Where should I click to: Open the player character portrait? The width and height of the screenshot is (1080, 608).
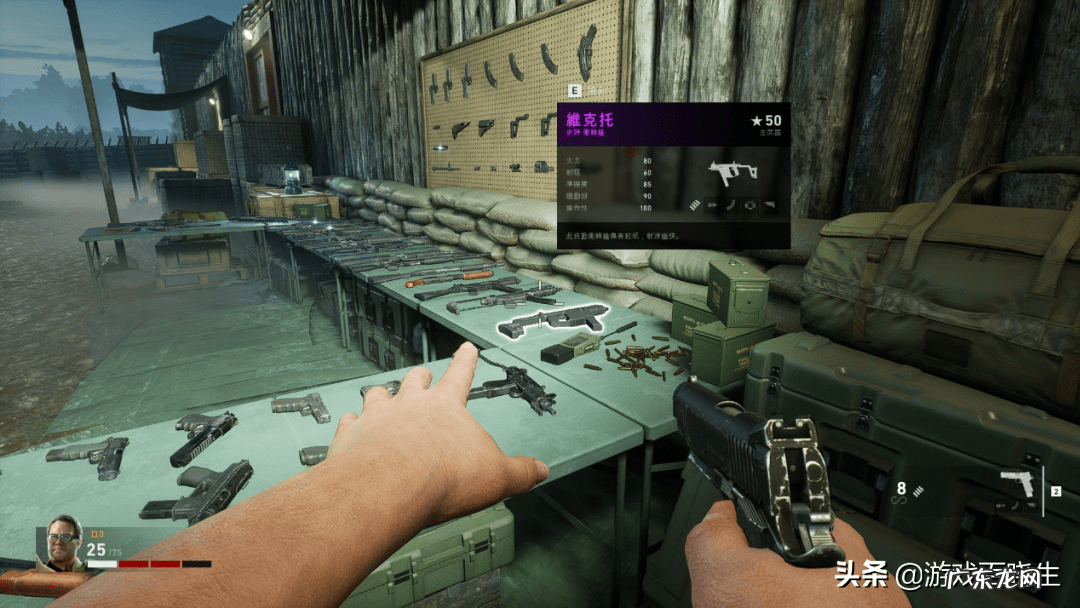(61, 546)
